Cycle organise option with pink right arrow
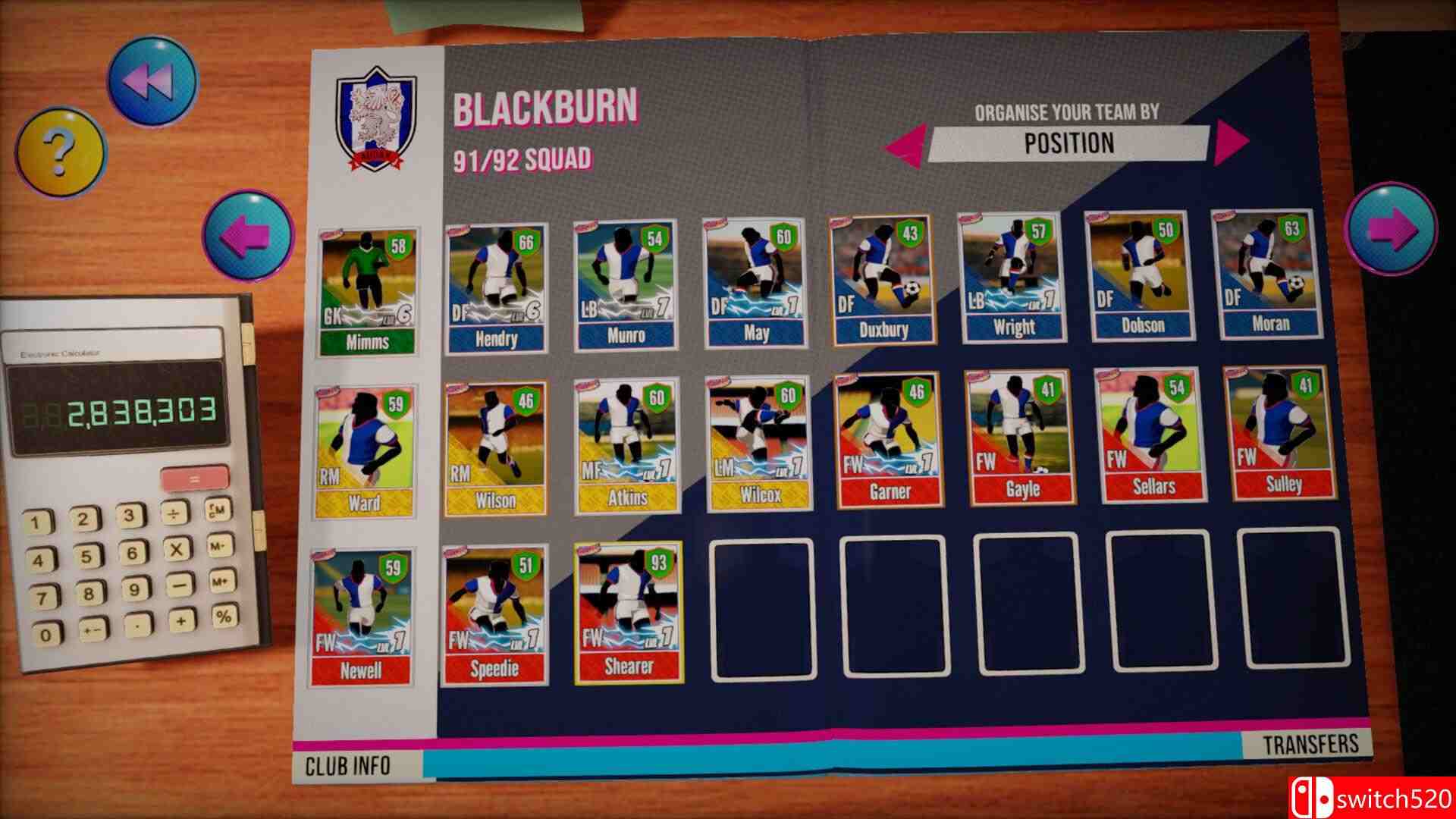1456x819 pixels. coord(1230,143)
